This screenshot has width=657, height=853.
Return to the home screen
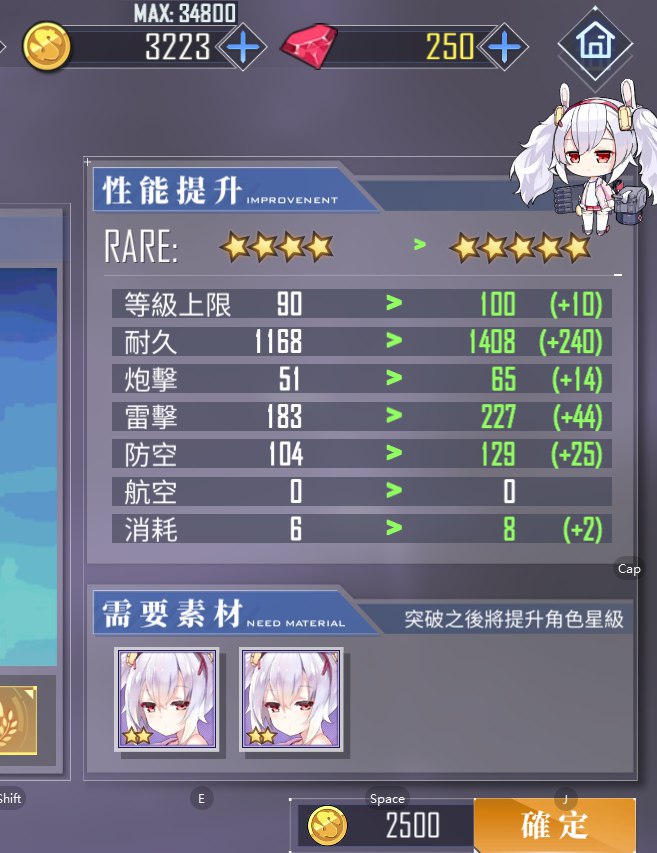tap(594, 44)
